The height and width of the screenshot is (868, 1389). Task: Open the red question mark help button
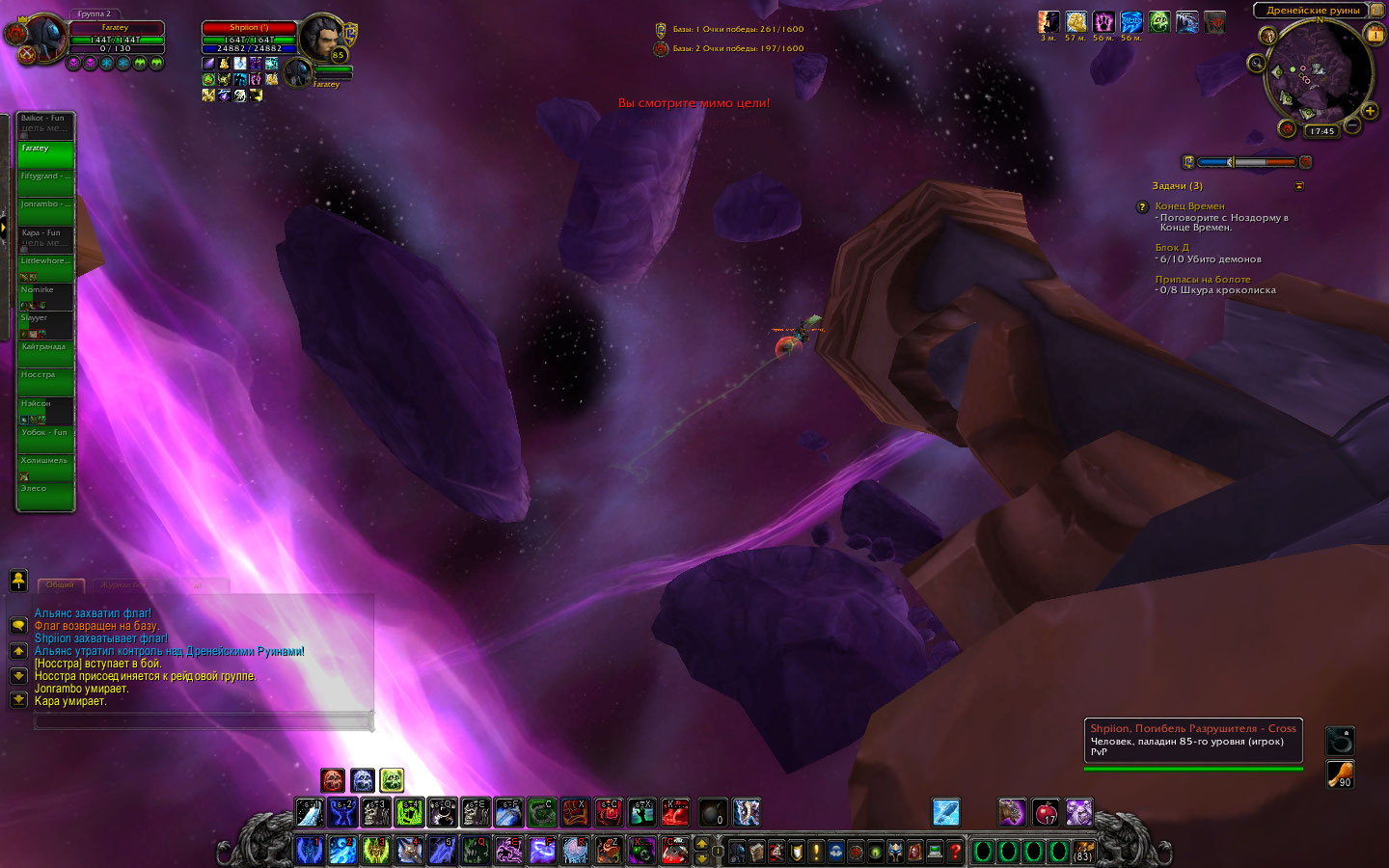[955, 852]
